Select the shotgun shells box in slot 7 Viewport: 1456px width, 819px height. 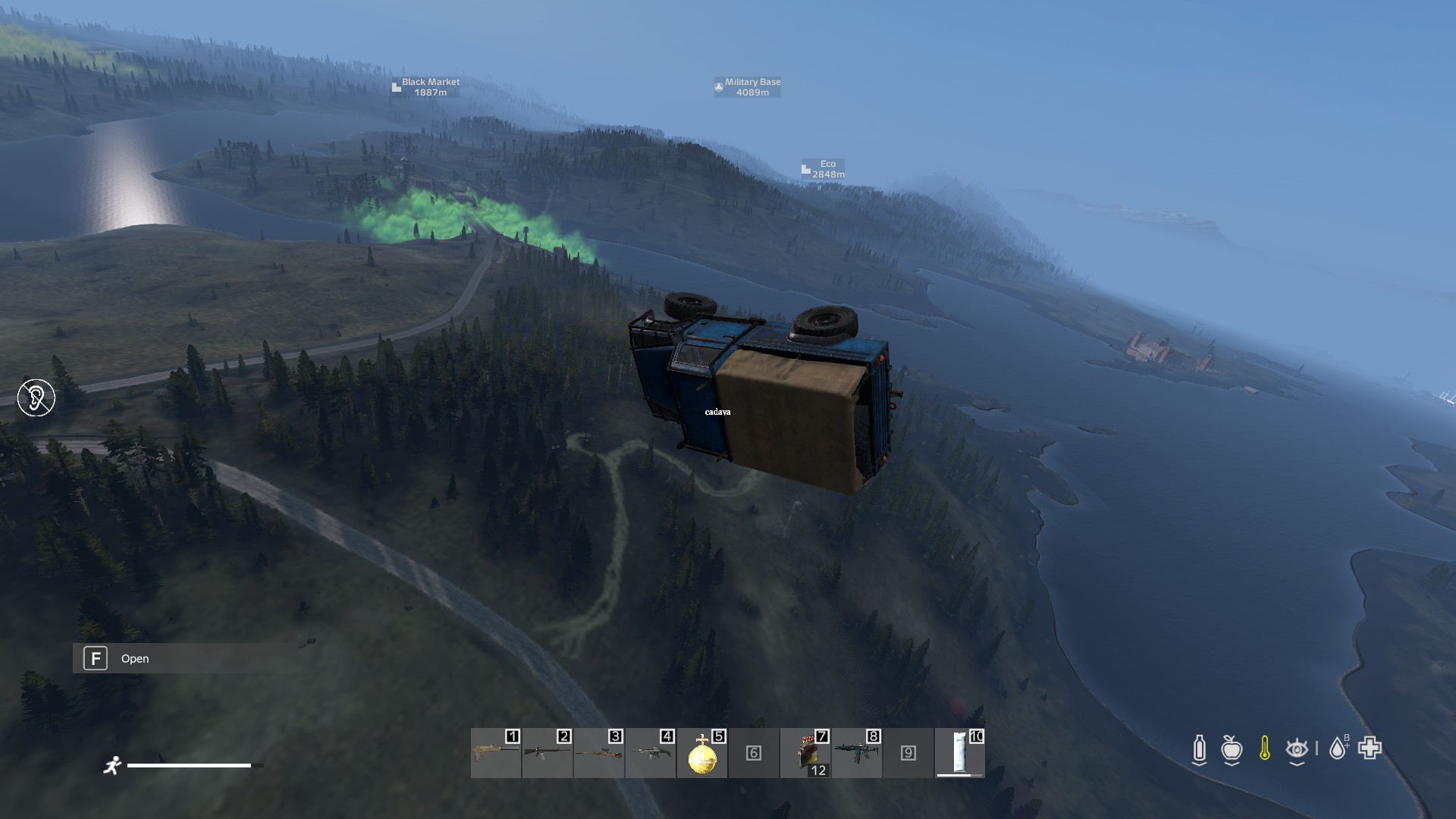pos(805,755)
